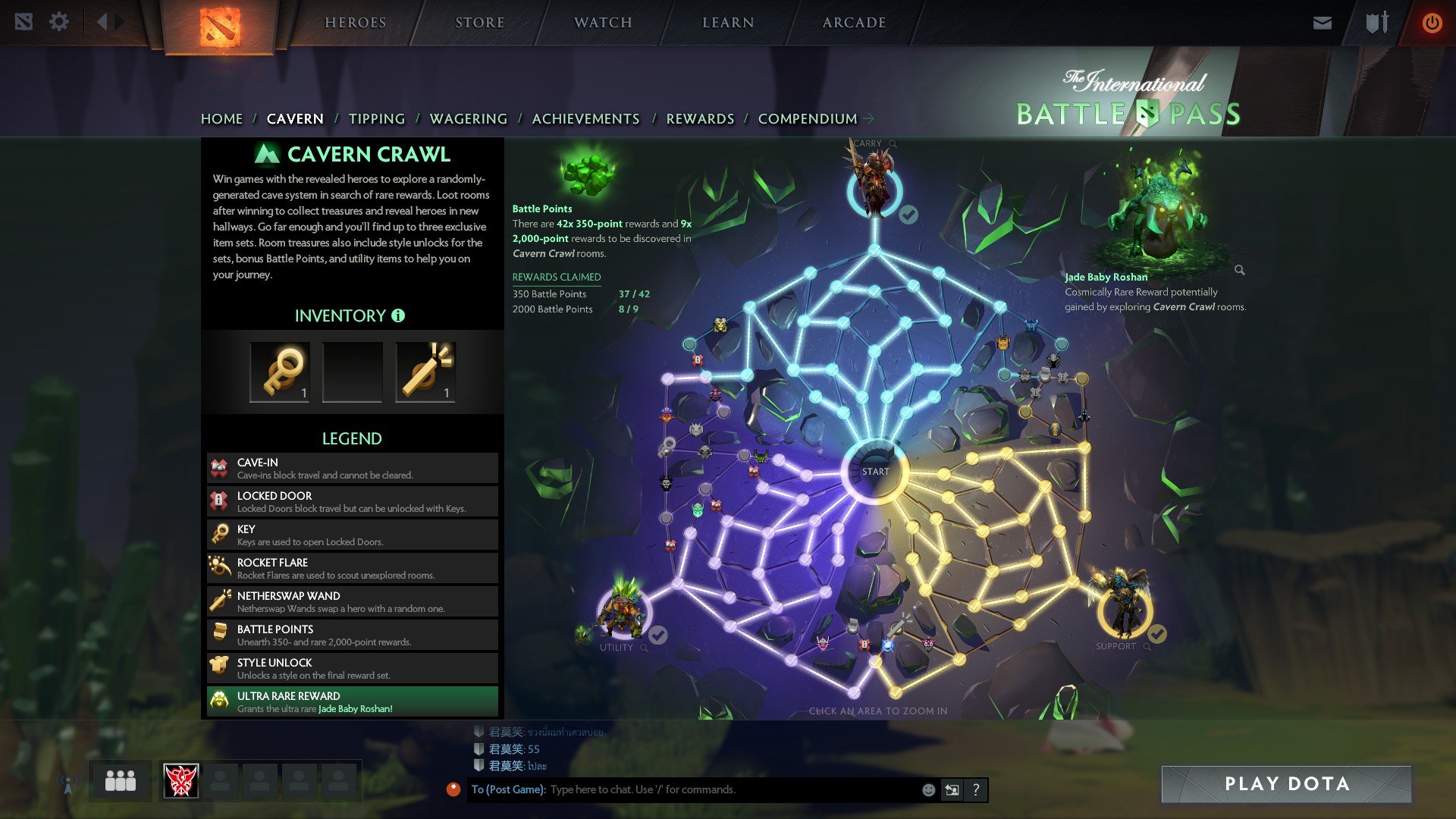This screenshot has height=819, width=1456.
Task: Quit using the red power button
Action: tap(1432, 23)
